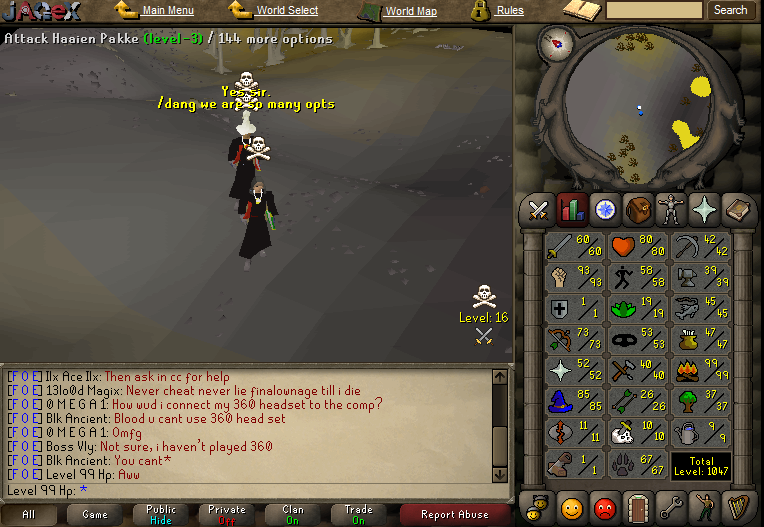Go to World Select
764x527 pixels.
287,11
